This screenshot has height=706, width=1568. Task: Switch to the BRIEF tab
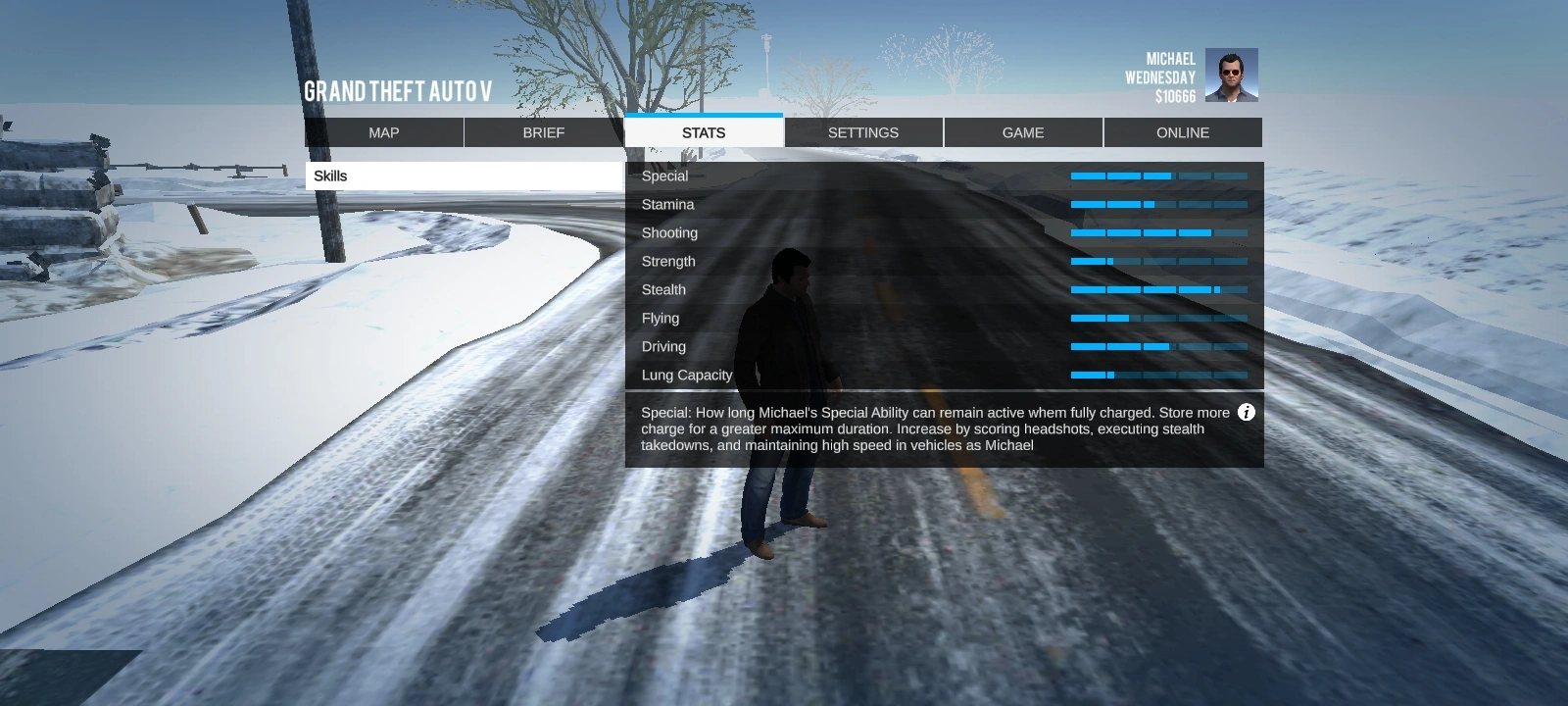pyautogui.click(x=543, y=132)
